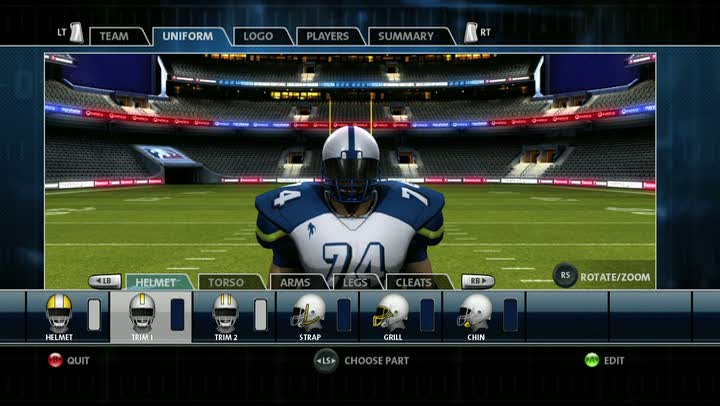Screen dimensions: 720x406
Task: Choose the HELMET uniform category
Action: [x=156, y=282]
